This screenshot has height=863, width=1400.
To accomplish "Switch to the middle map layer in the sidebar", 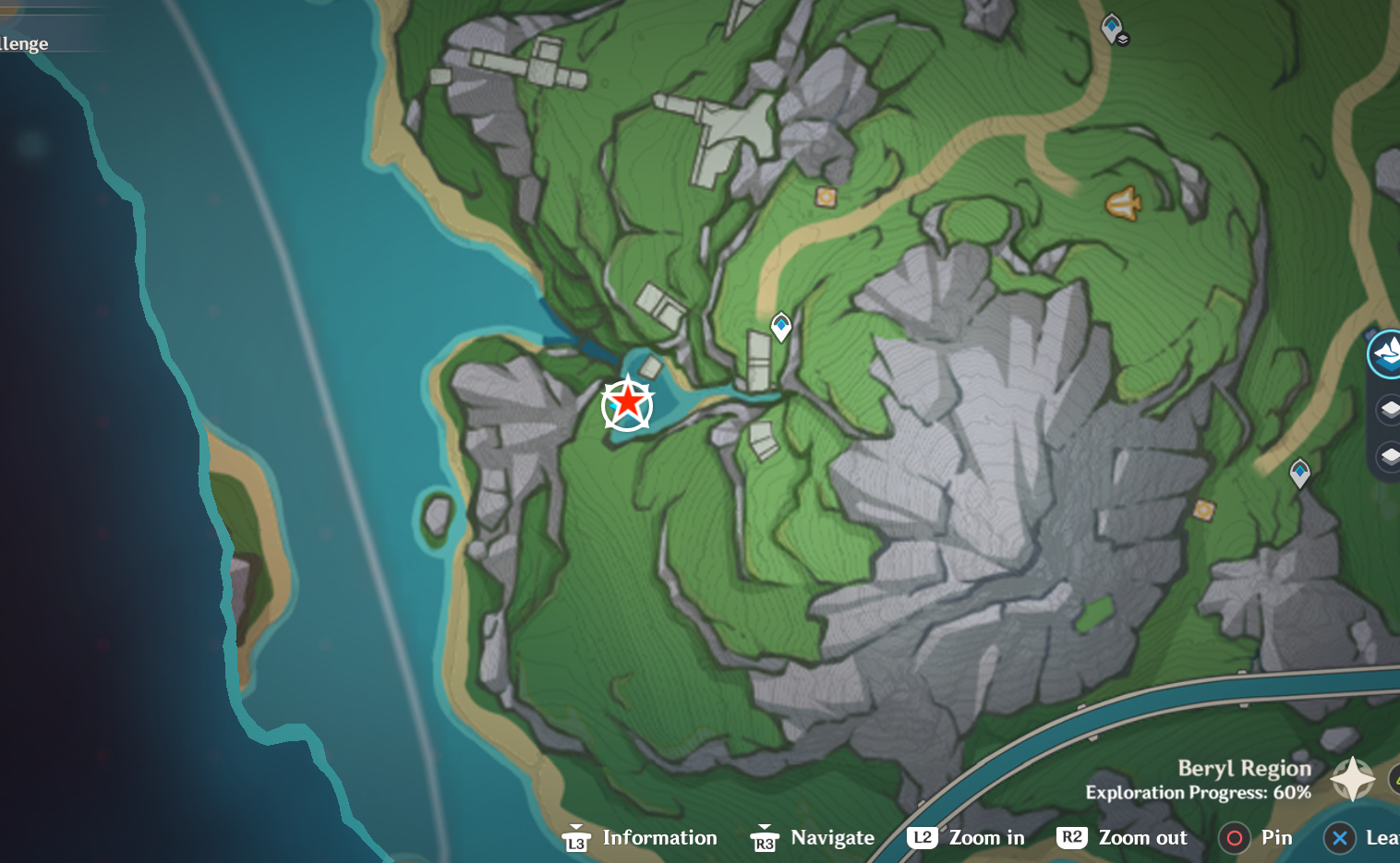I will point(1390,409).
